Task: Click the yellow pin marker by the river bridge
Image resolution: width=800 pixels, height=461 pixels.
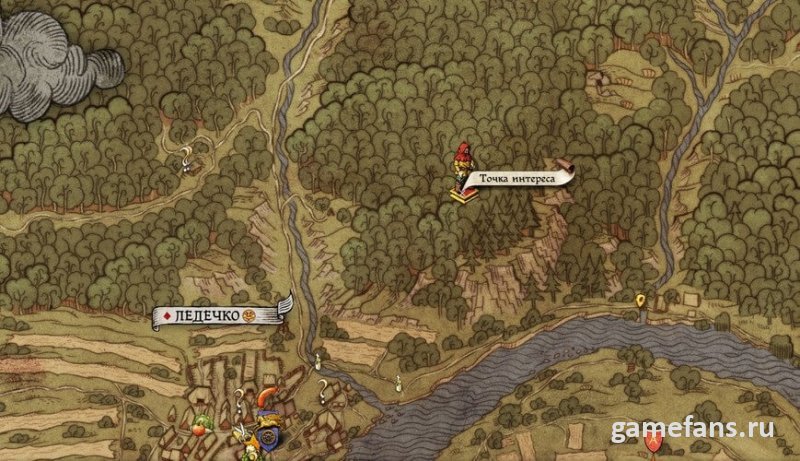Action: pos(641,299)
